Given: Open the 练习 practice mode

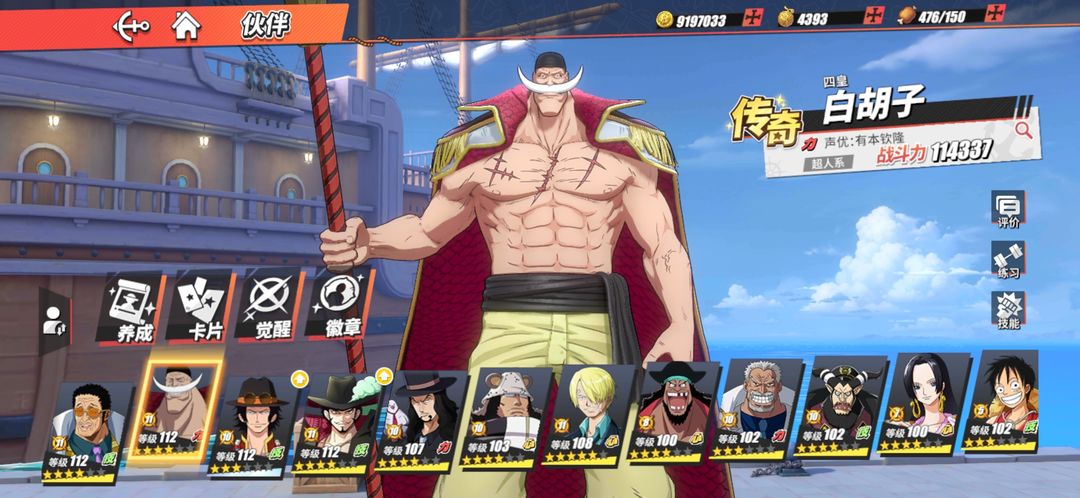Looking at the screenshot, I should pos(1008,260).
